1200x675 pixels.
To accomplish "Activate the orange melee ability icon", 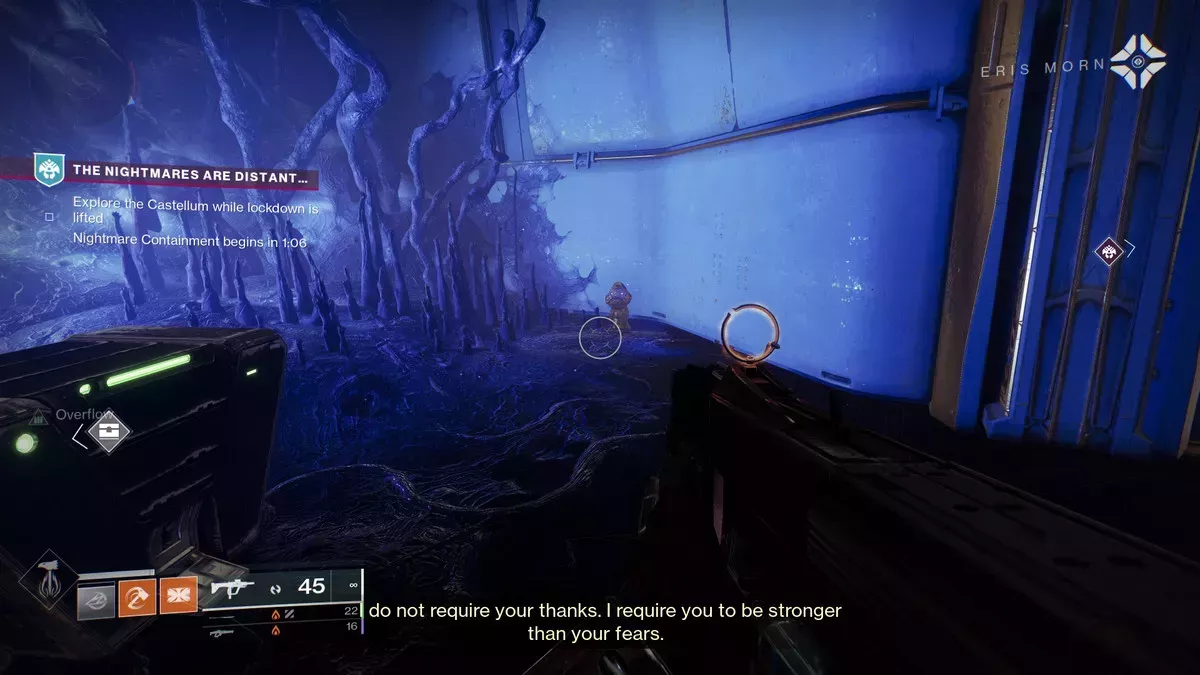I will tap(136, 599).
